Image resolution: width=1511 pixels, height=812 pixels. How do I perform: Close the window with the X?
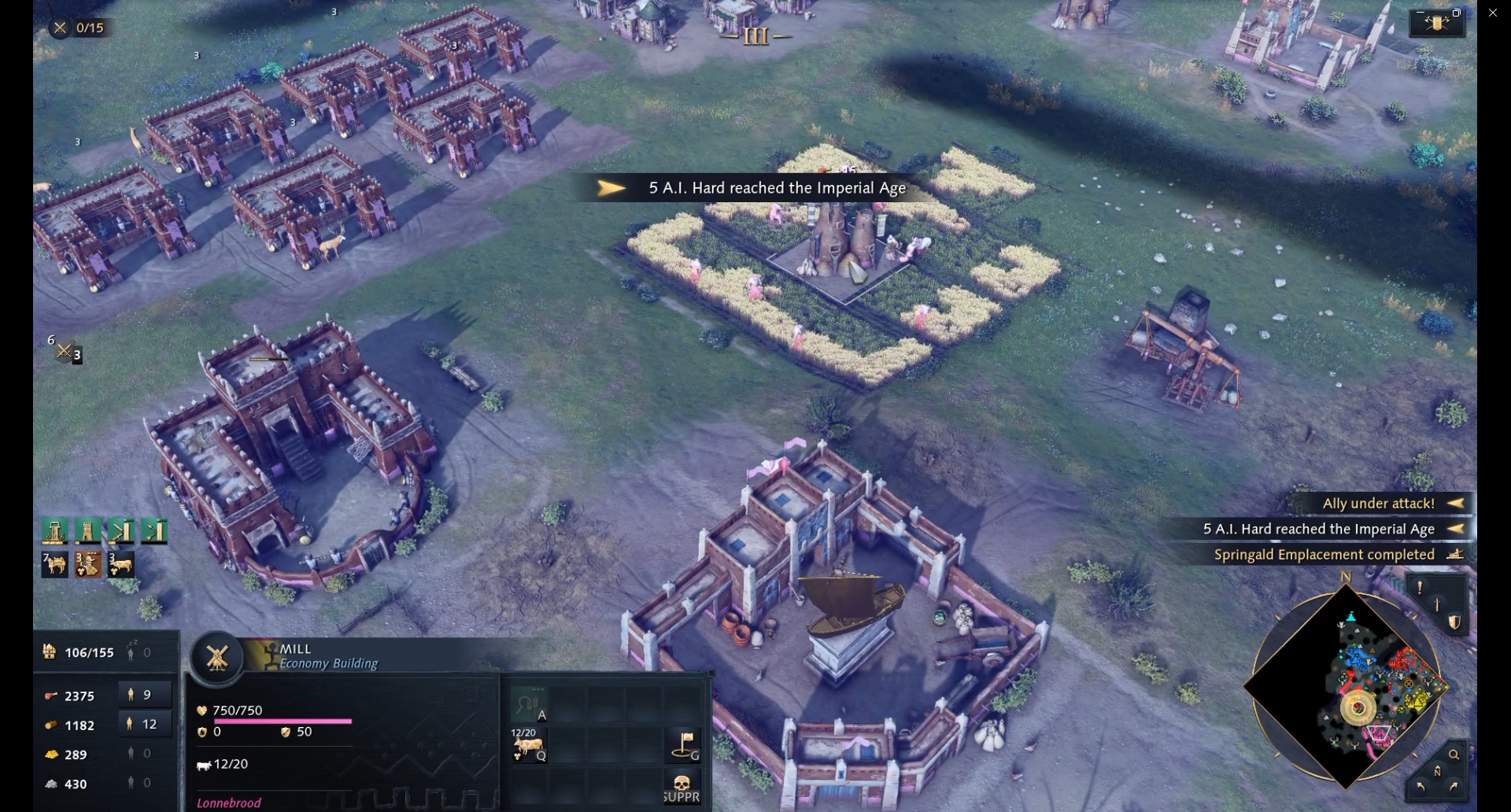tap(1493, 13)
